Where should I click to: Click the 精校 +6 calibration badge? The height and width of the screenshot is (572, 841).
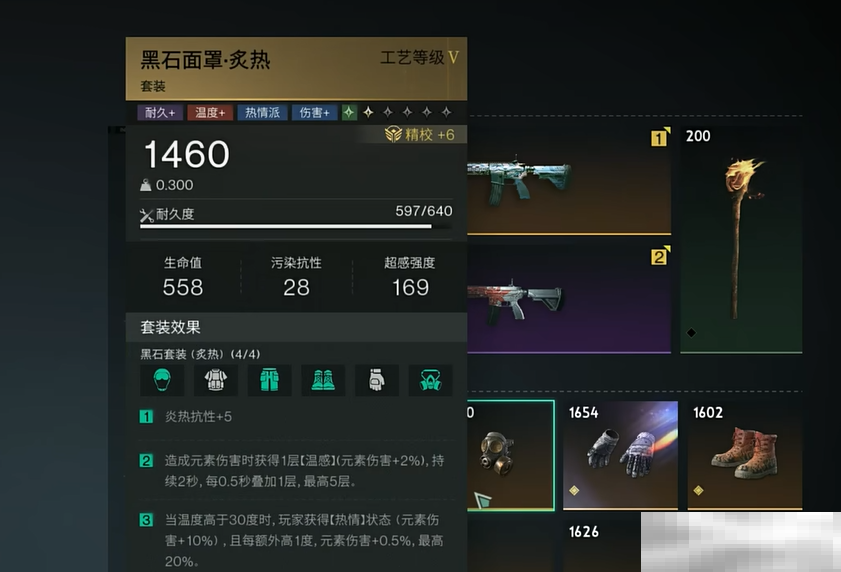point(421,135)
